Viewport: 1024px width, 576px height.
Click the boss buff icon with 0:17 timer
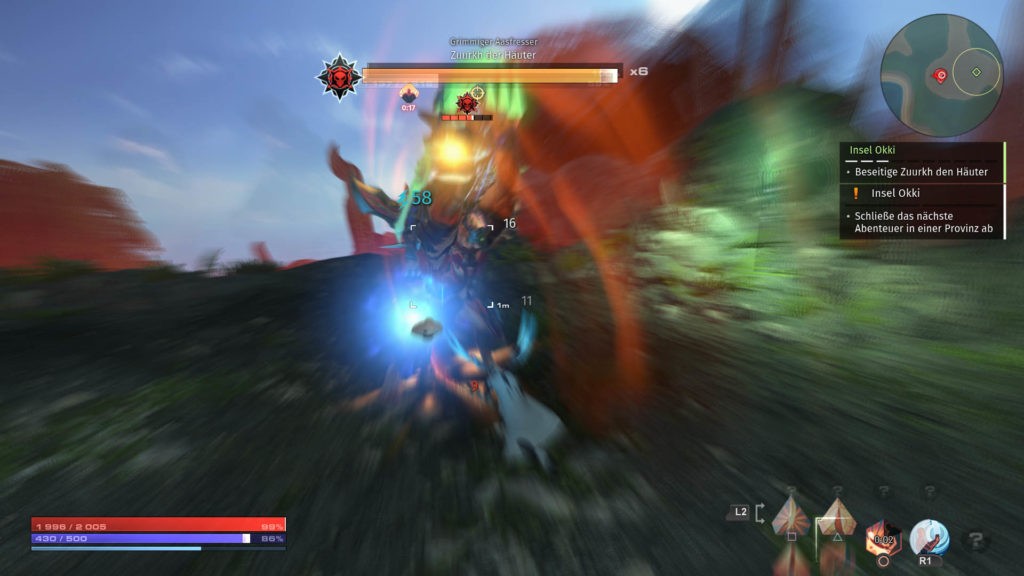[x=408, y=95]
